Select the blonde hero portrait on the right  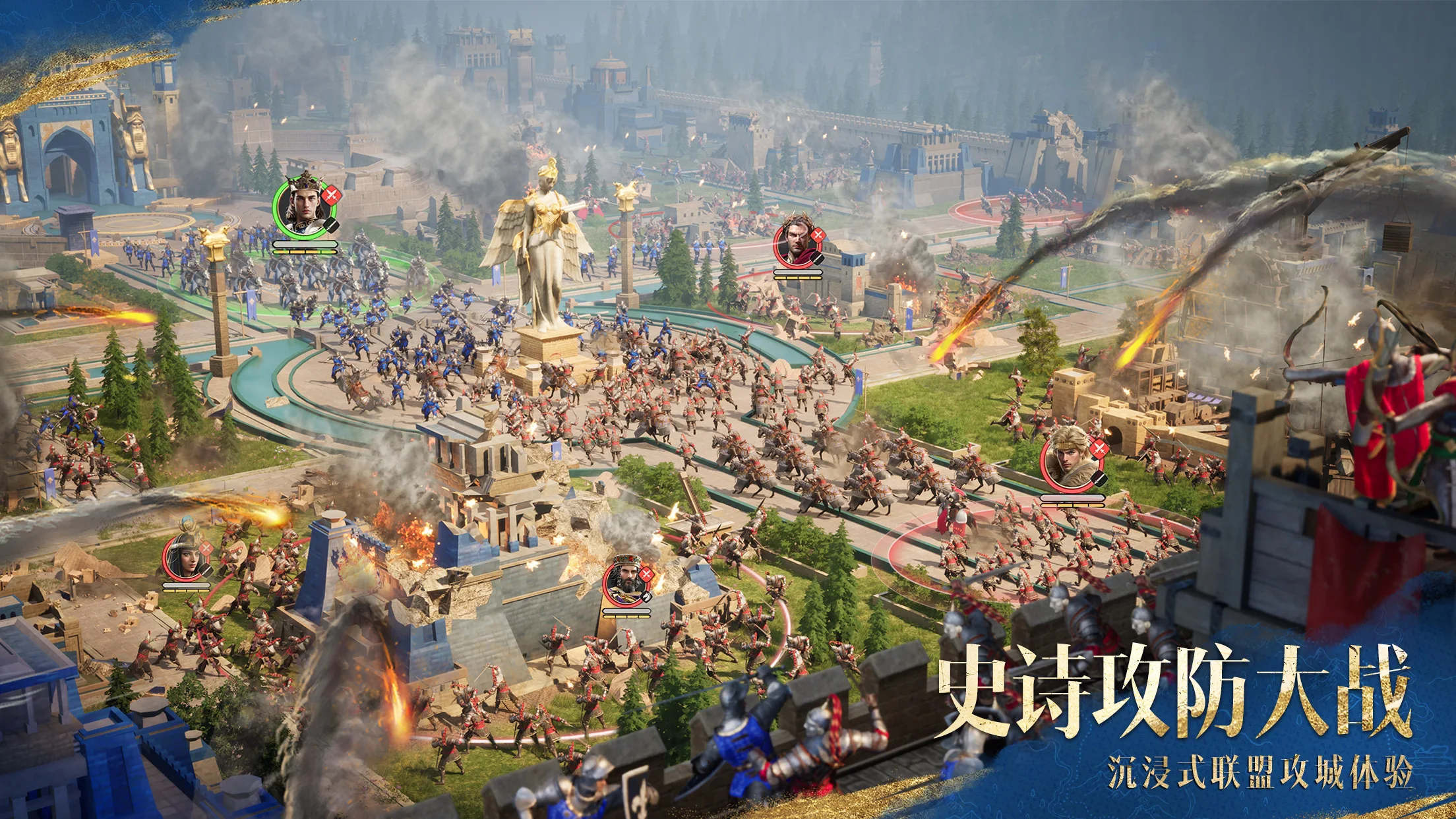[x=1067, y=460]
